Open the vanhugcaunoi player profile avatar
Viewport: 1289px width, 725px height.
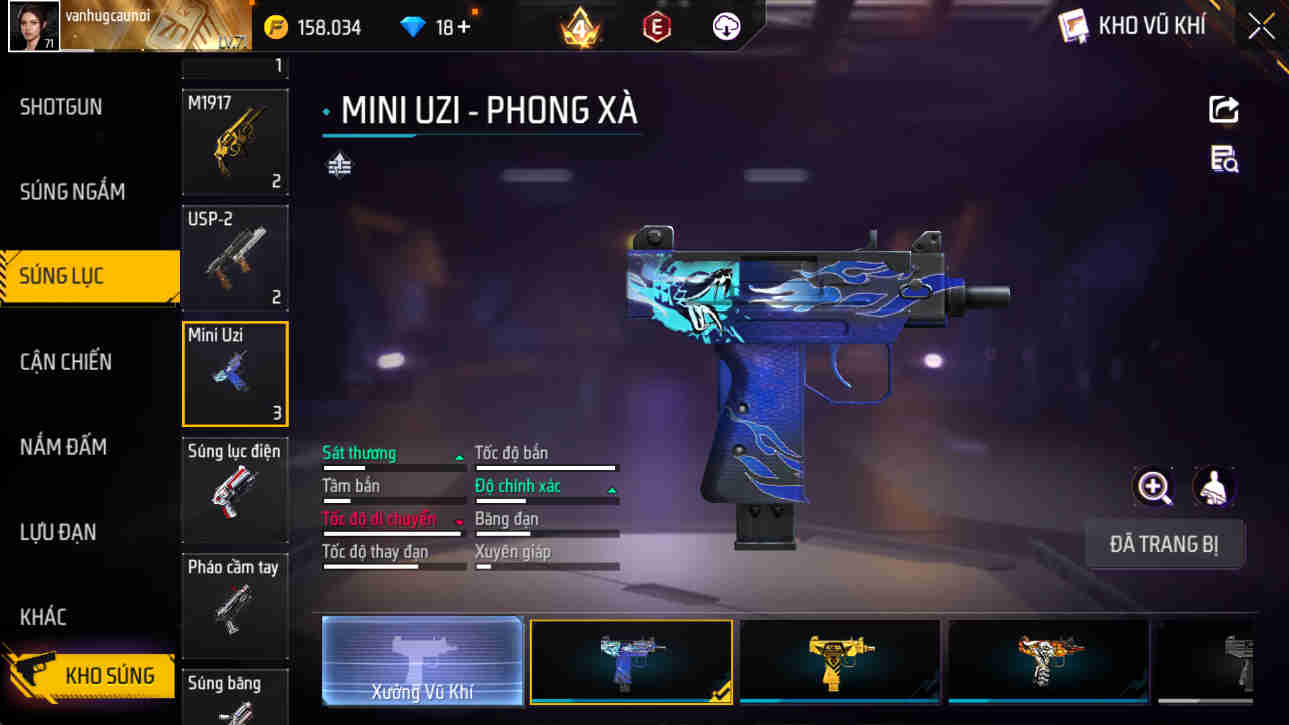pyautogui.click(x=34, y=26)
